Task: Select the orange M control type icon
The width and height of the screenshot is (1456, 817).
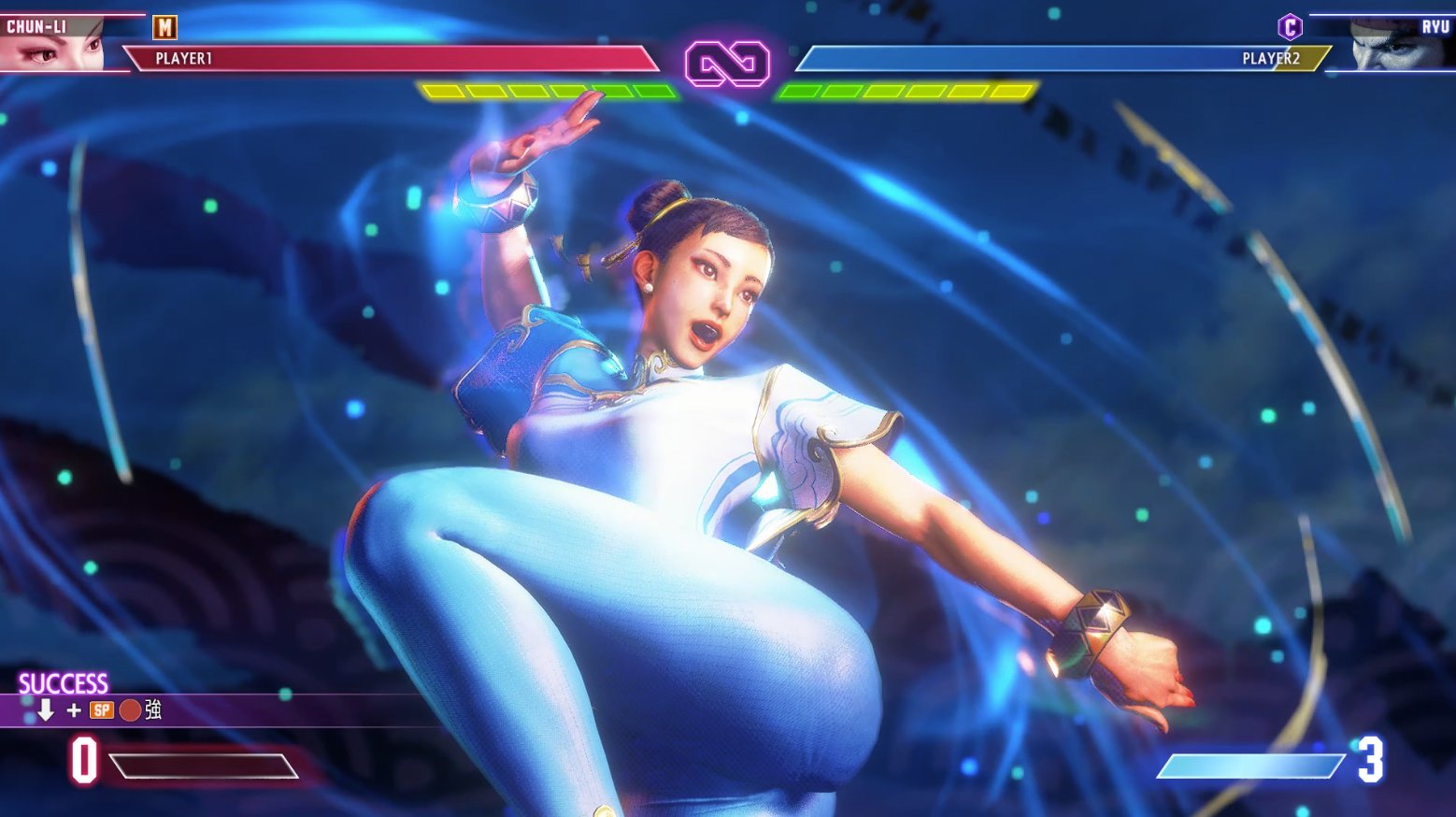Action: click(x=164, y=28)
